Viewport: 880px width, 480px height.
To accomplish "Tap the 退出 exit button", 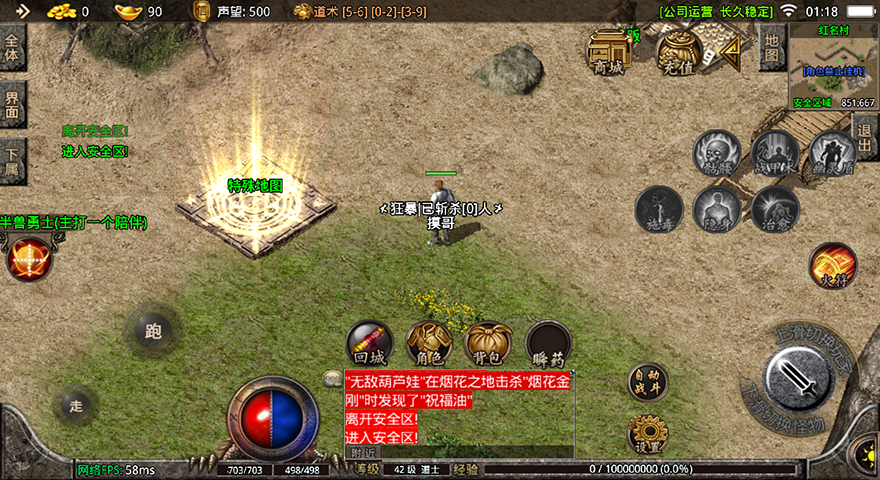I will (x=866, y=137).
